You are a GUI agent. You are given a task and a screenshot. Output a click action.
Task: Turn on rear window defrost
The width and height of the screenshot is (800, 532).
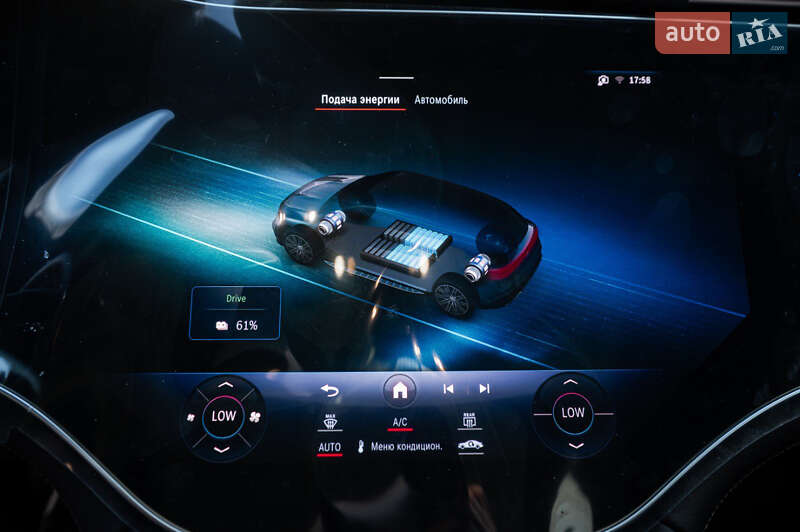pyautogui.click(x=469, y=421)
